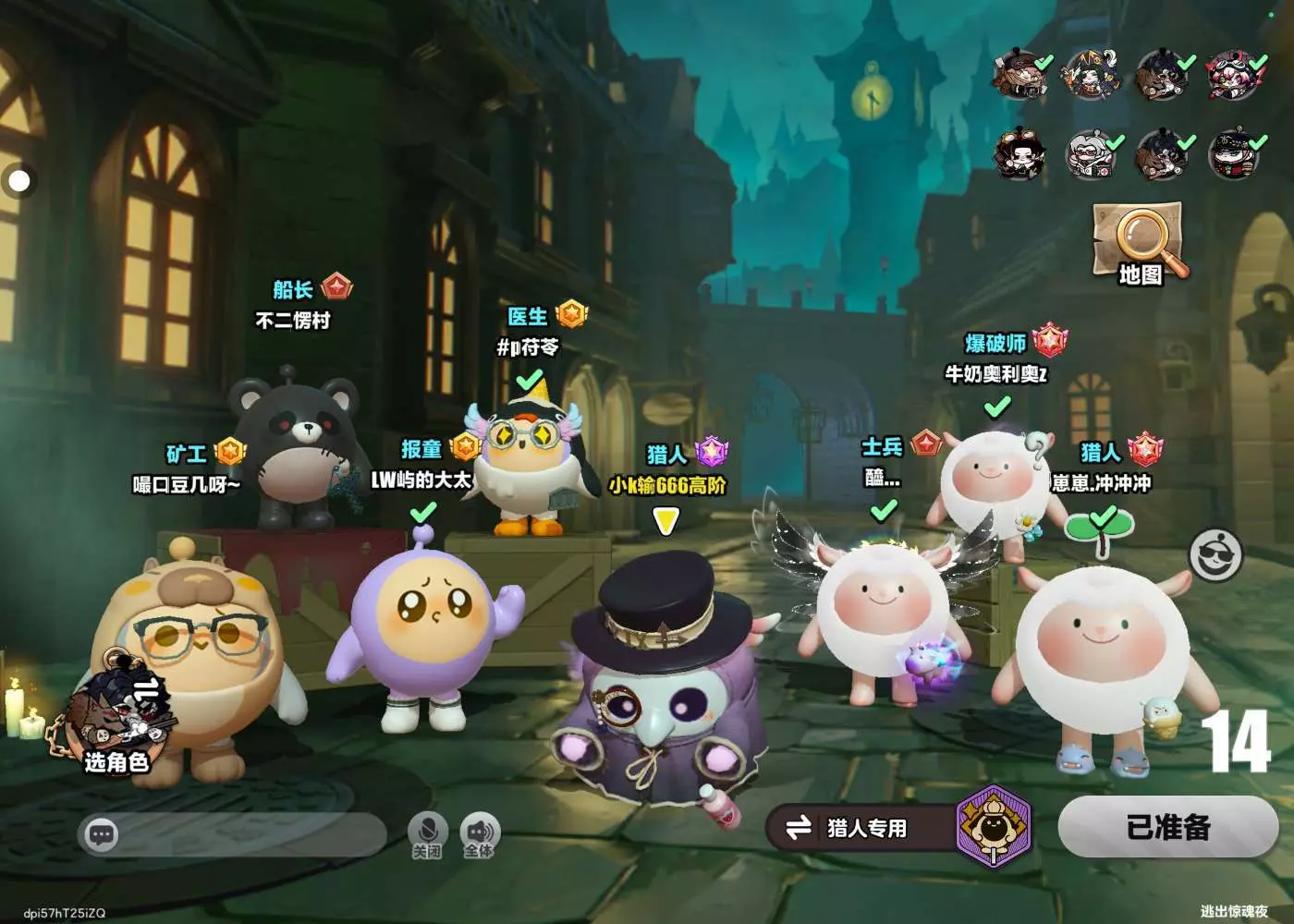Click the chat message input box
The width and height of the screenshot is (1294, 924).
point(233,835)
